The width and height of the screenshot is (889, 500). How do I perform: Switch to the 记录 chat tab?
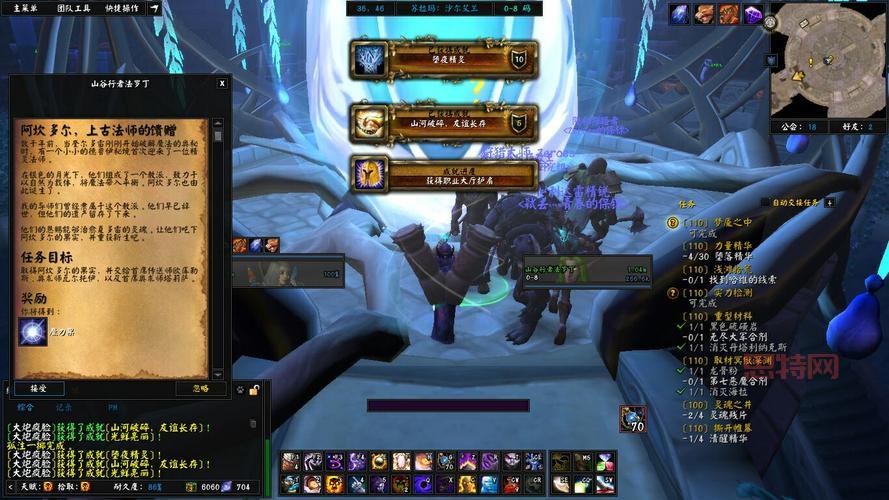pyautogui.click(x=64, y=407)
